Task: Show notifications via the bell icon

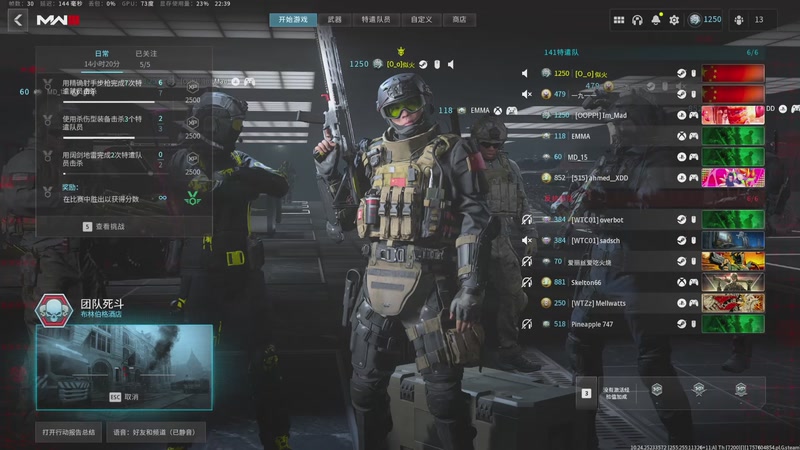Action: (x=656, y=20)
